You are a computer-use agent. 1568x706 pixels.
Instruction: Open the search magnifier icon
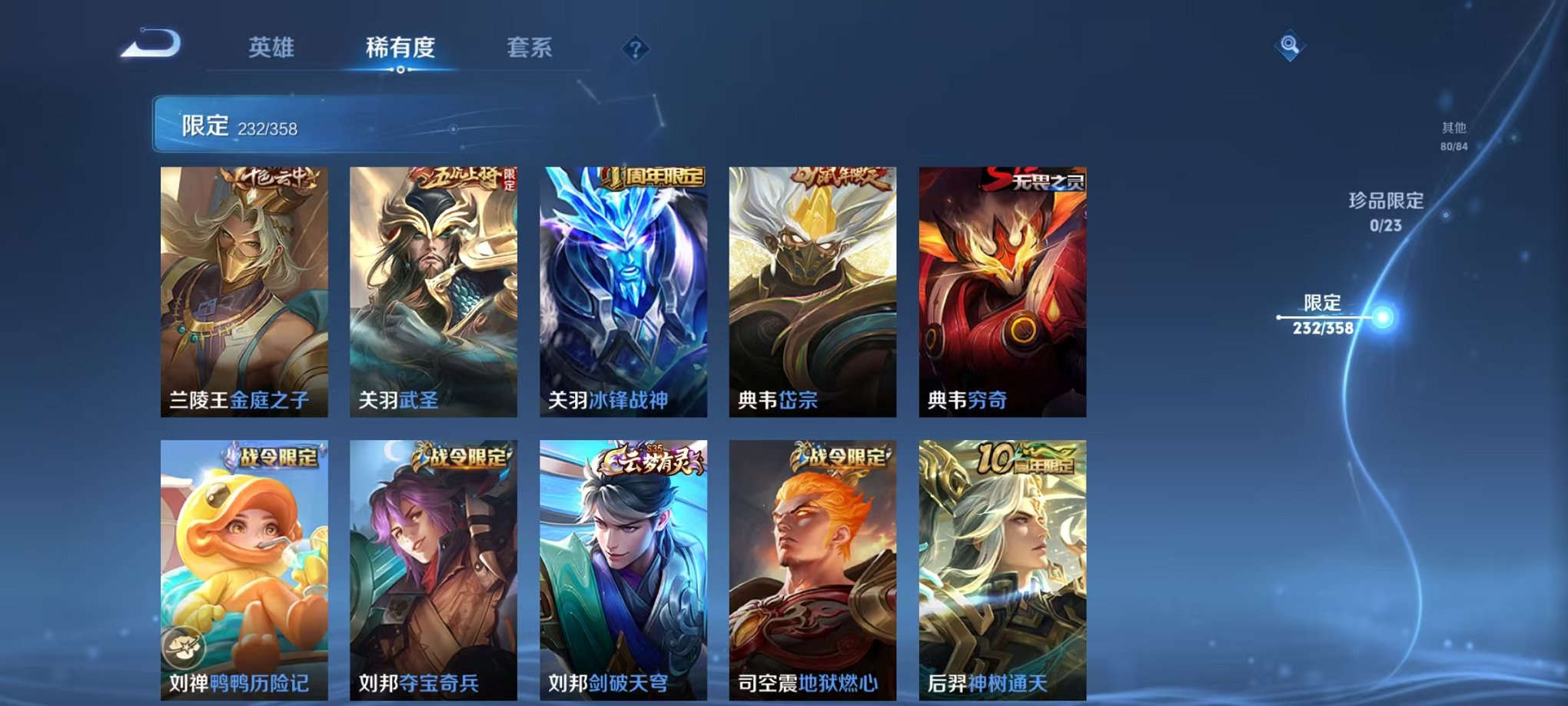pyautogui.click(x=1291, y=45)
